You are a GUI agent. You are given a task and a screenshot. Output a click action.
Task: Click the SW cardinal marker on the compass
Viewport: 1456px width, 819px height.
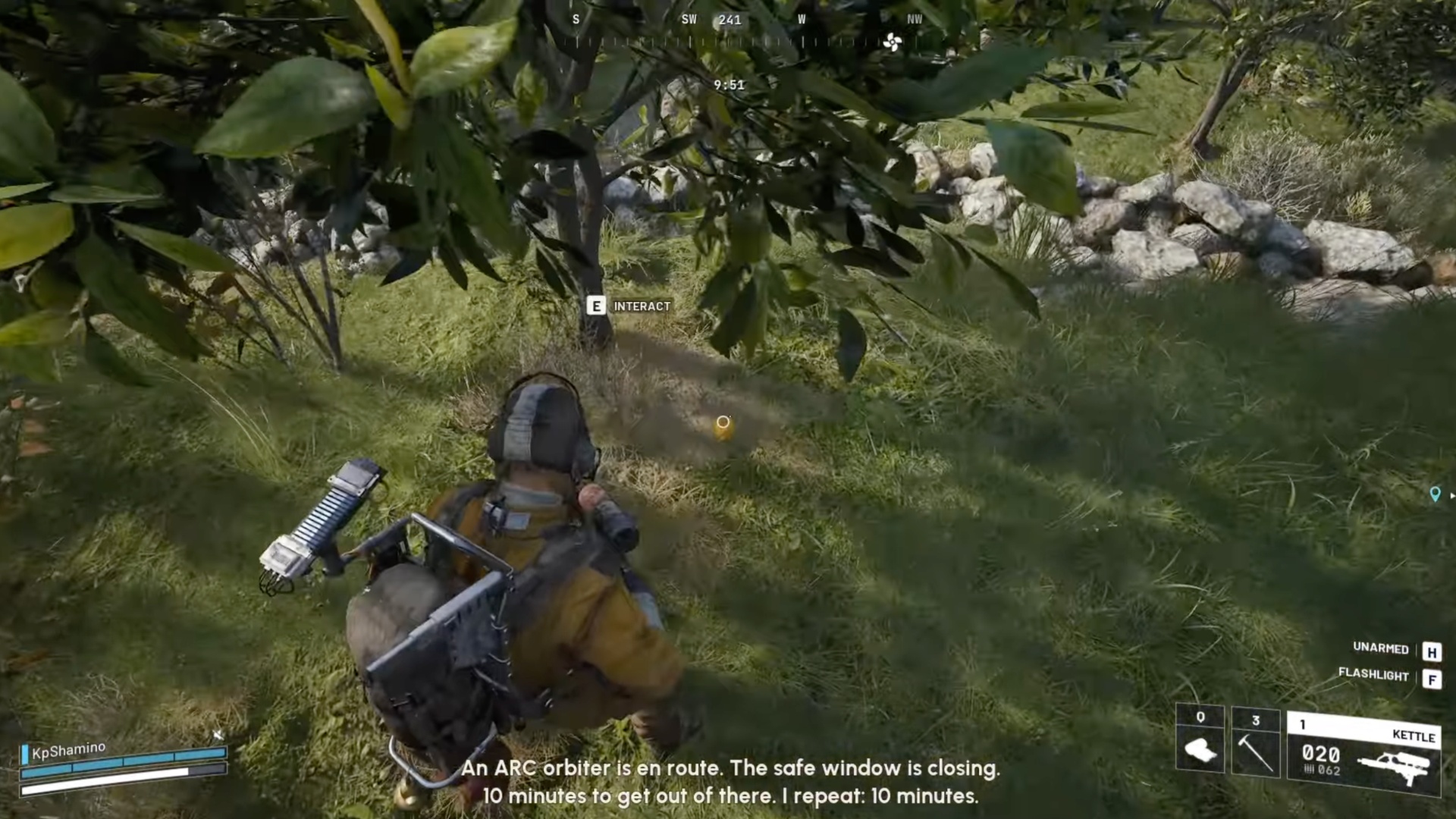pos(689,20)
